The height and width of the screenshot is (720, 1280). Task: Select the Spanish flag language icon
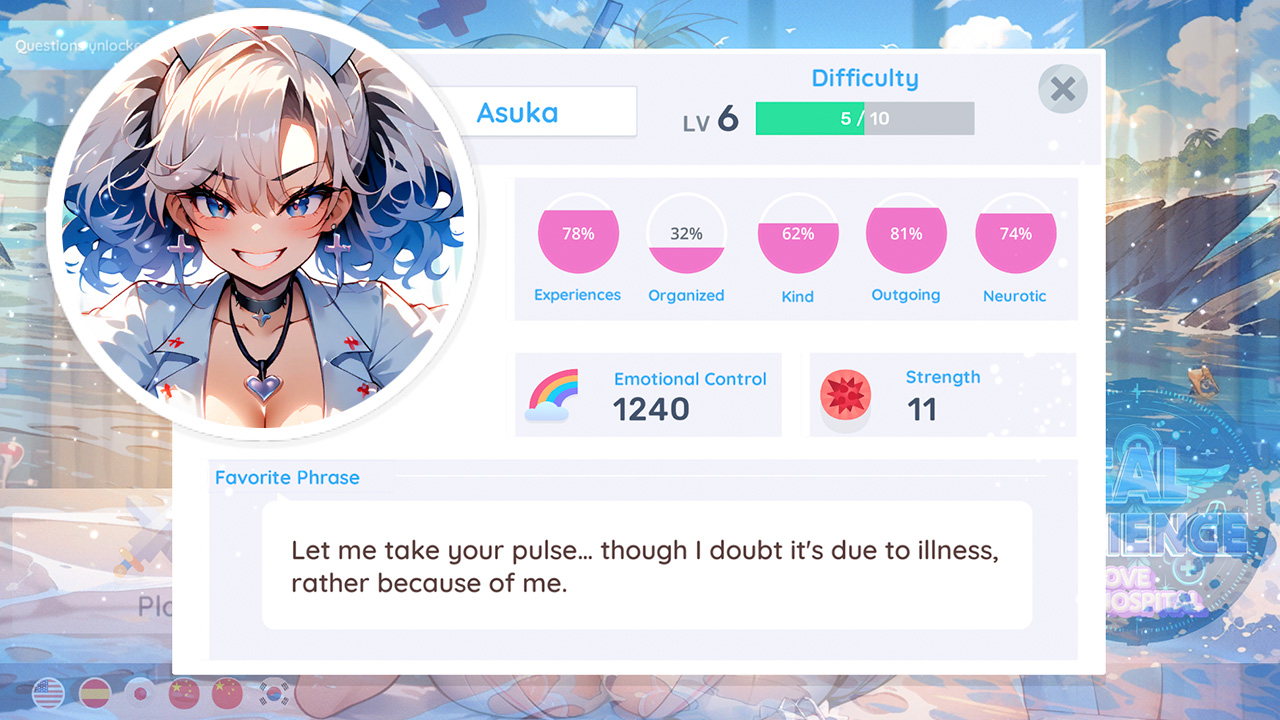click(95, 693)
